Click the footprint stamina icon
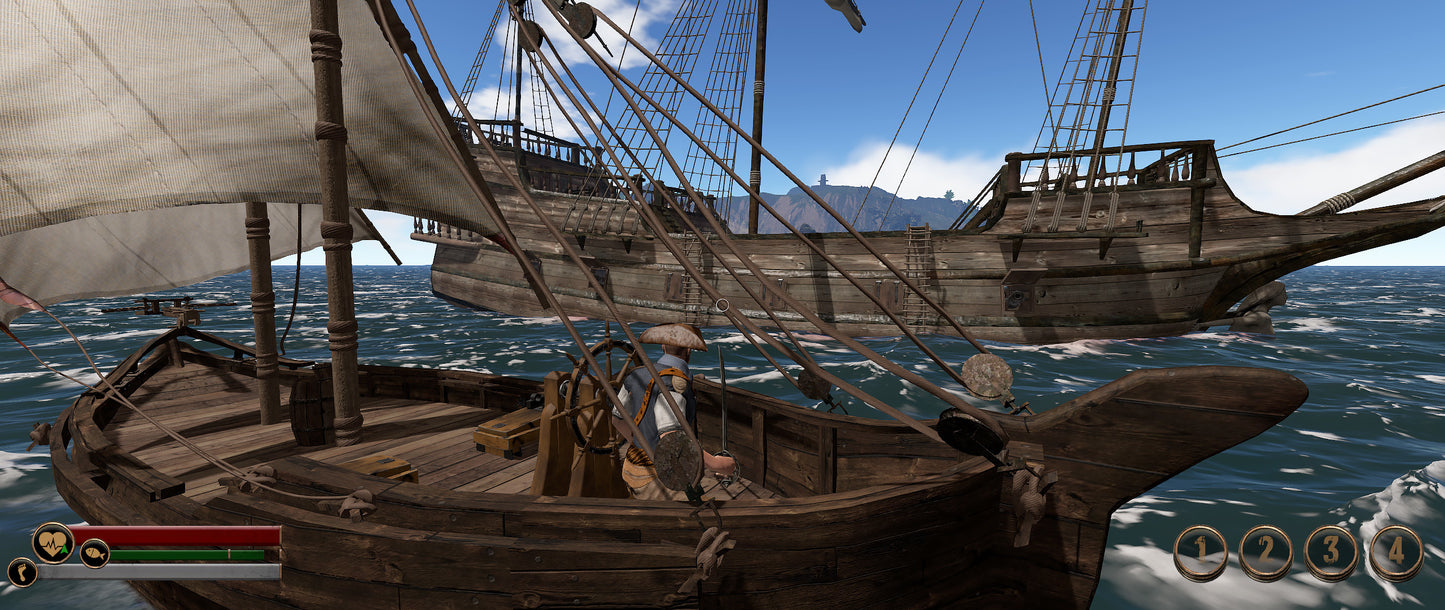The width and height of the screenshot is (1445, 610). point(22,572)
